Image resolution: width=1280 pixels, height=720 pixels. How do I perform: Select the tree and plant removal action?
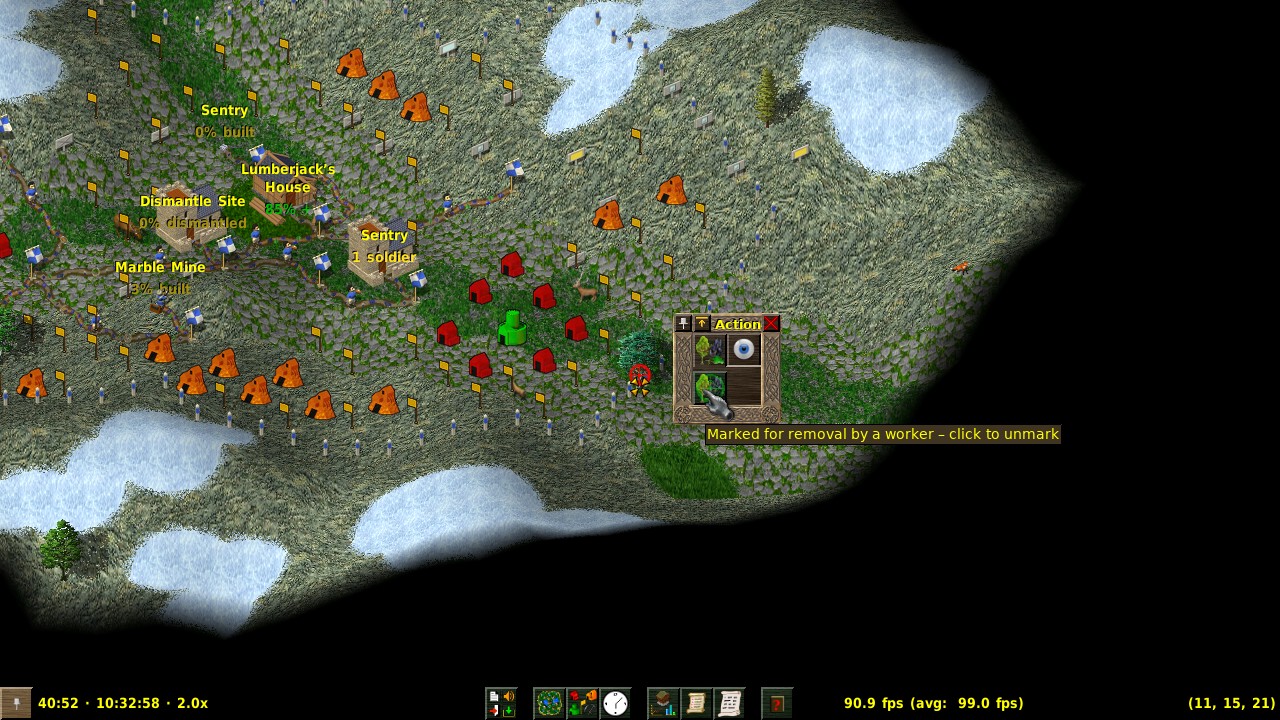[x=710, y=349]
